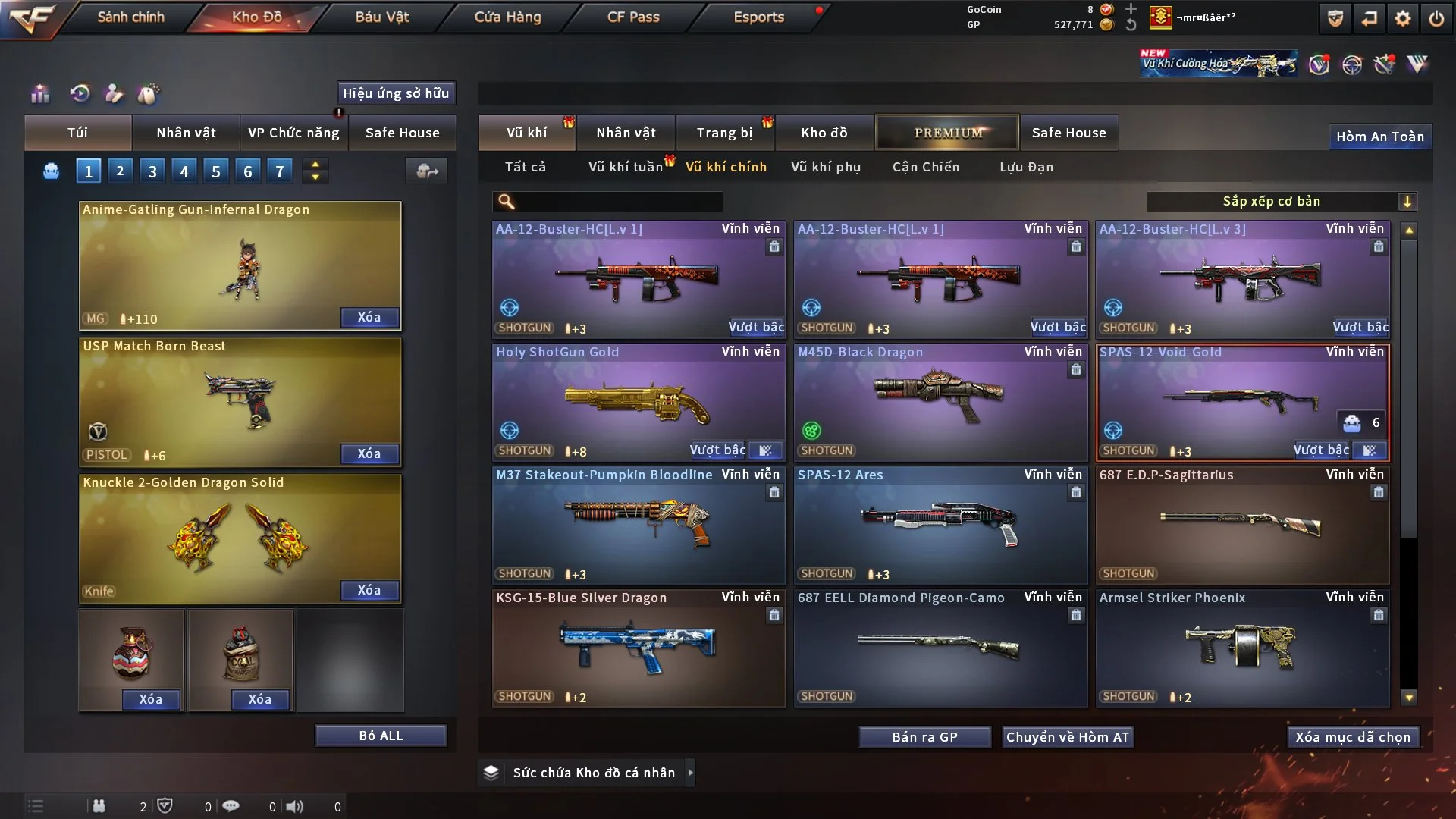Screen dimensions: 1456x819
Task: Open the CF Pass menu
Action: click(633, 17)
